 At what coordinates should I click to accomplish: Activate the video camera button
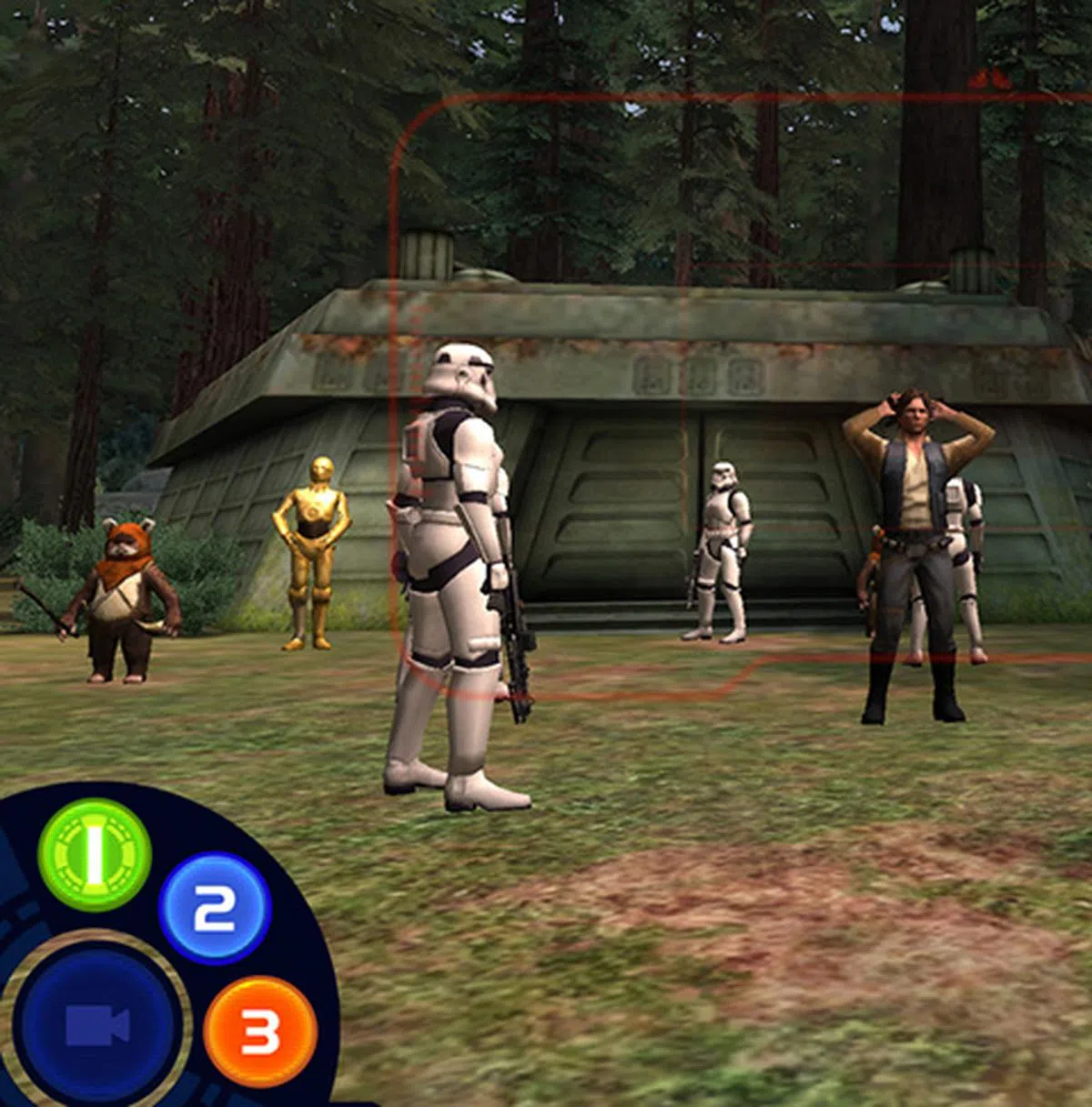[x=98, y=1025]
